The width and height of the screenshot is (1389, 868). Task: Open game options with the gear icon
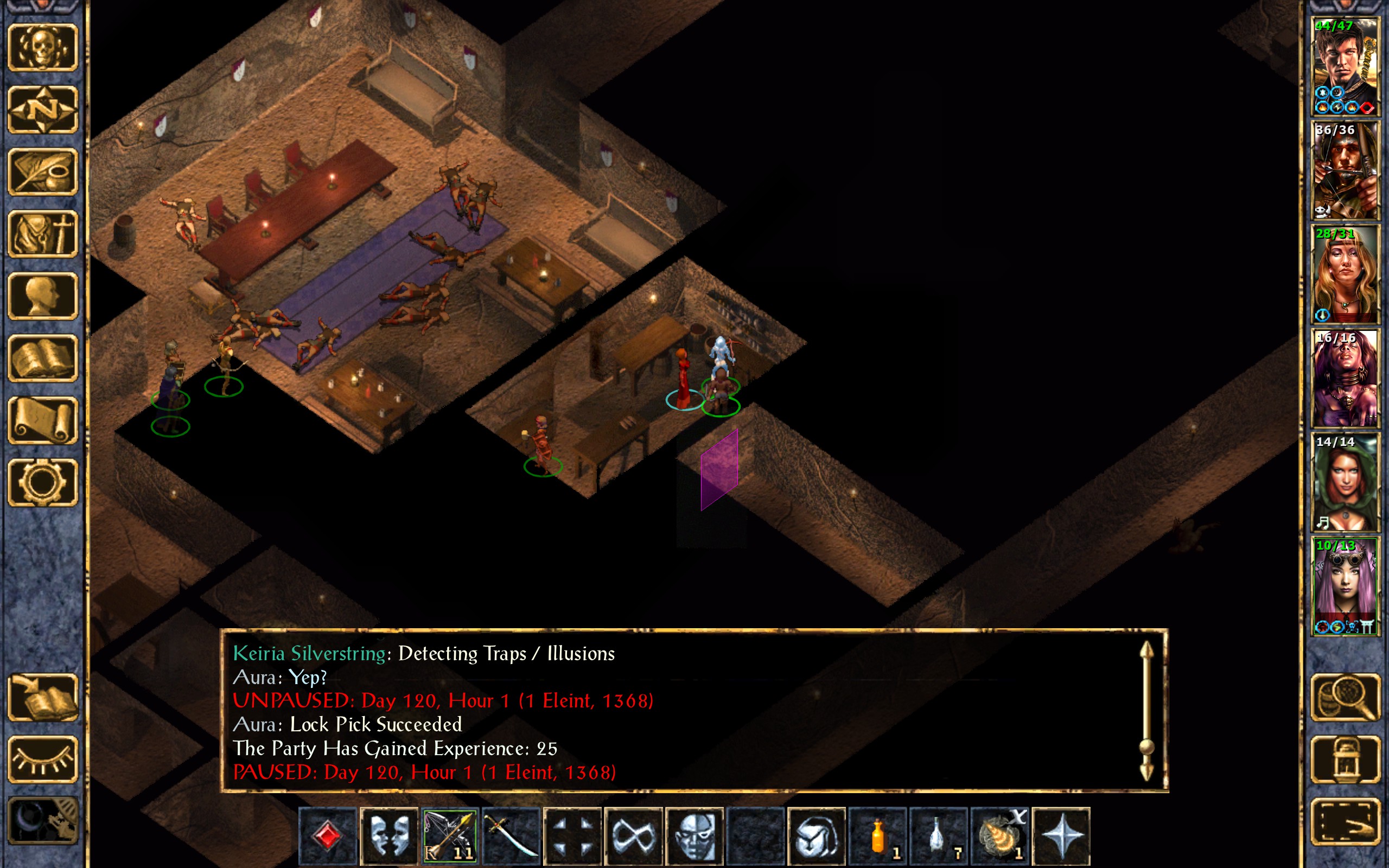[x=43, y=482]
